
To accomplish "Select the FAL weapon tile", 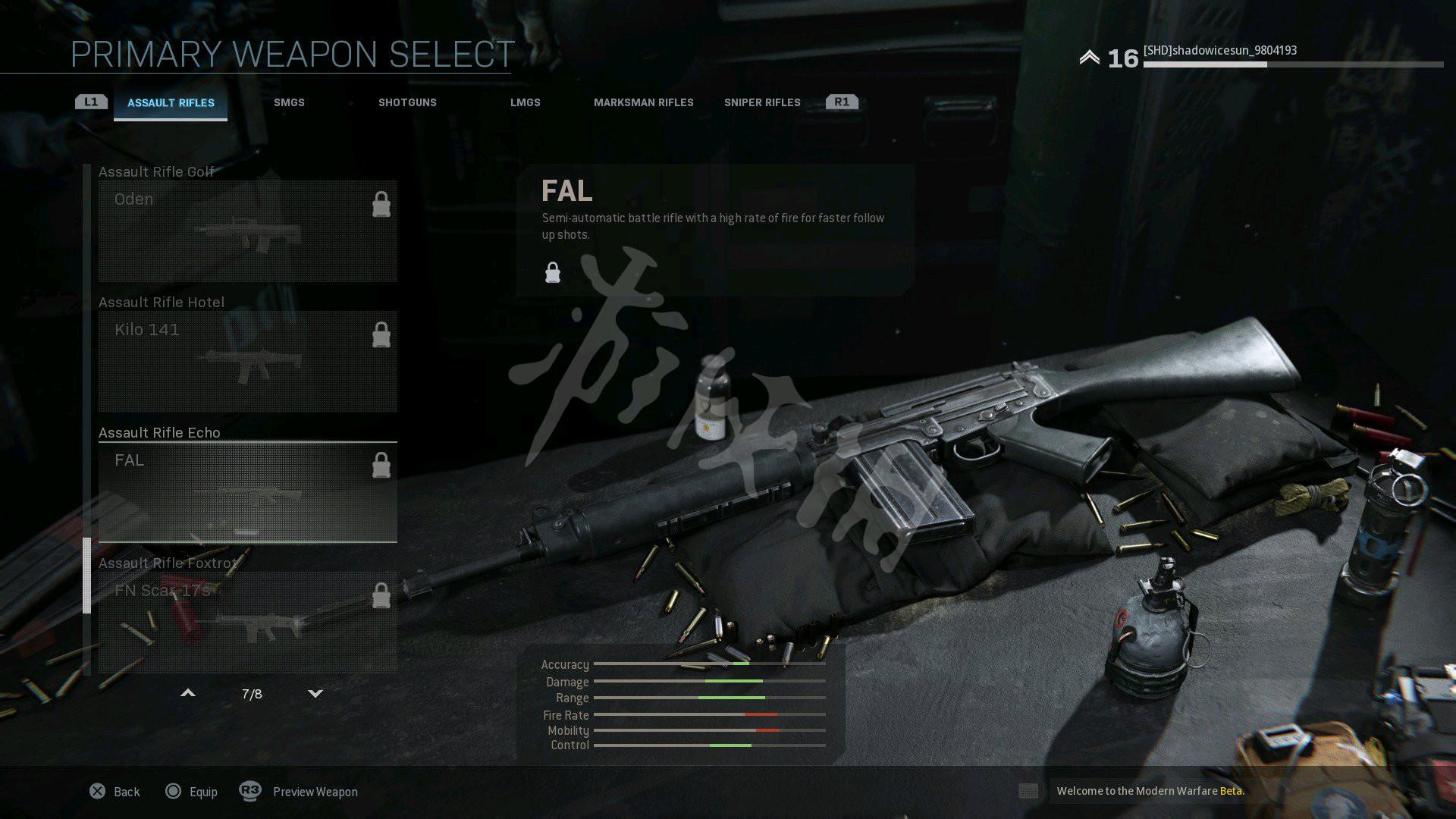I will [247, 492].
